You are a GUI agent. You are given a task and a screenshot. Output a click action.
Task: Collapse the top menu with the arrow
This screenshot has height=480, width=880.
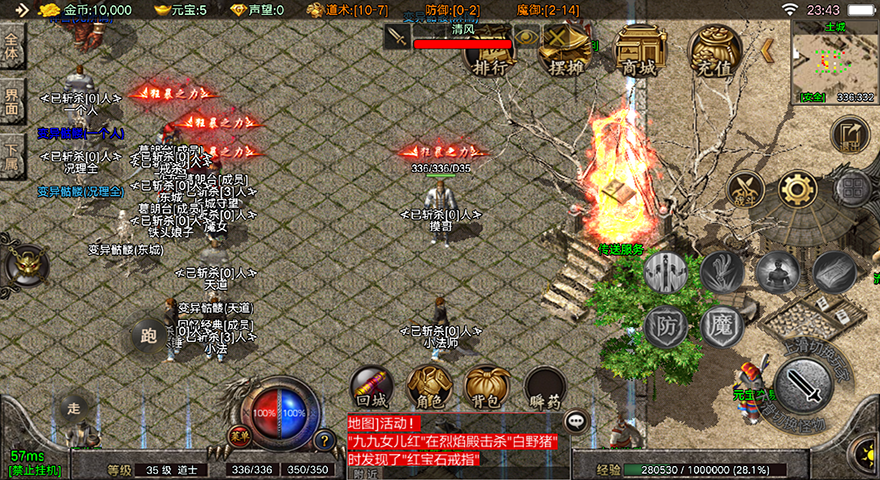point(767,50)
